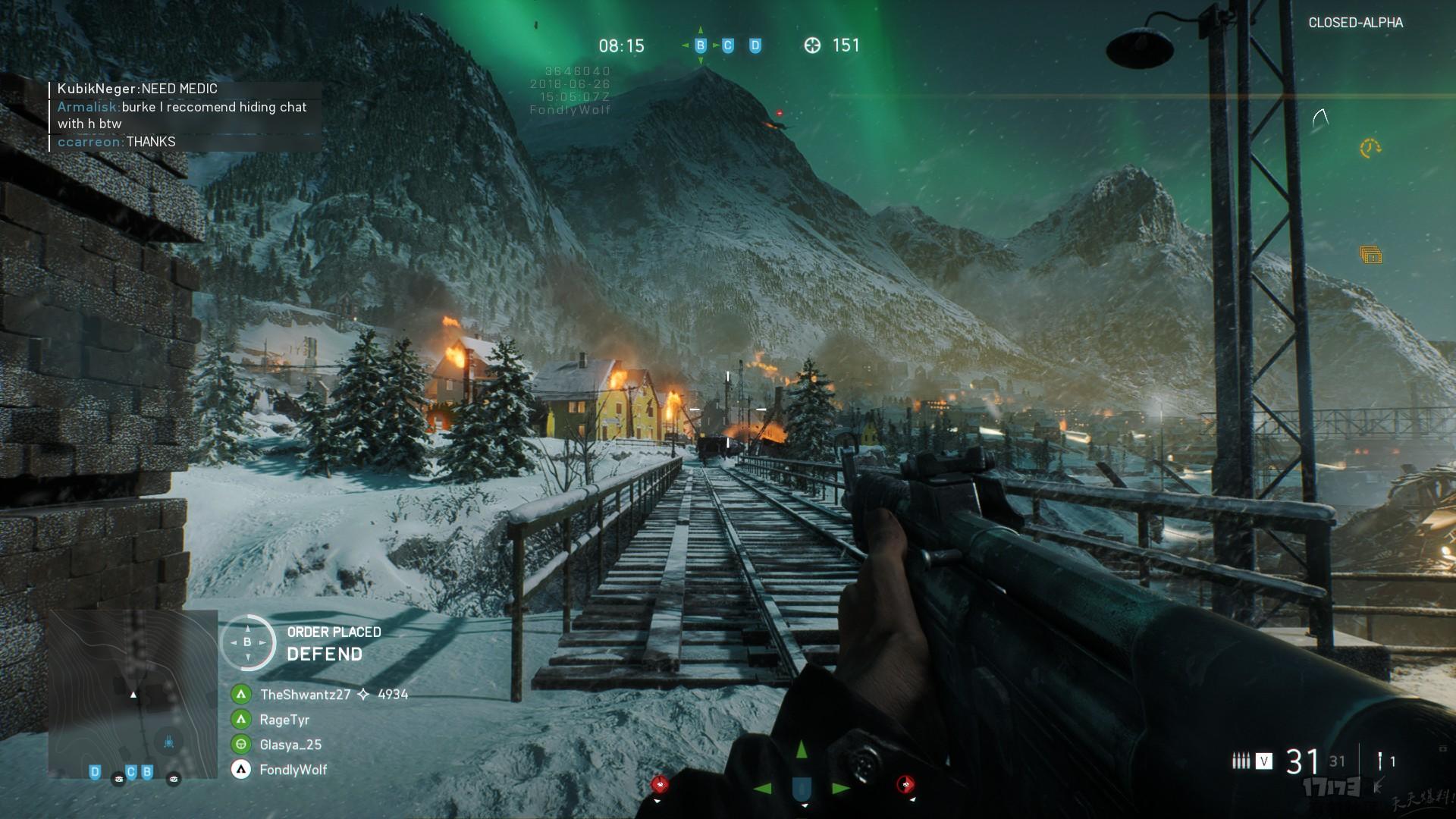
Task: Select objective D flag in top bar
Action: point(755,45)
